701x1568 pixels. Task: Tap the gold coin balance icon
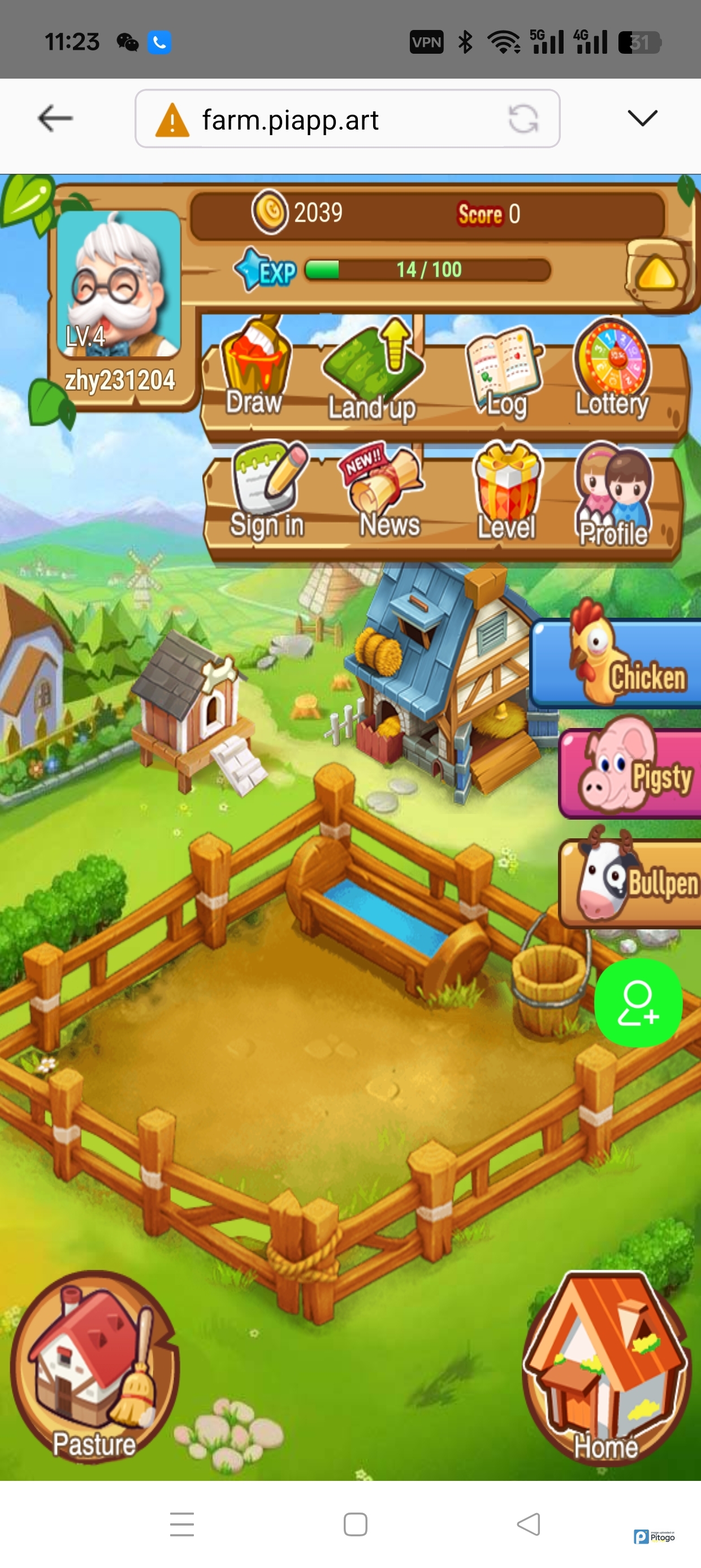point(270,212)
